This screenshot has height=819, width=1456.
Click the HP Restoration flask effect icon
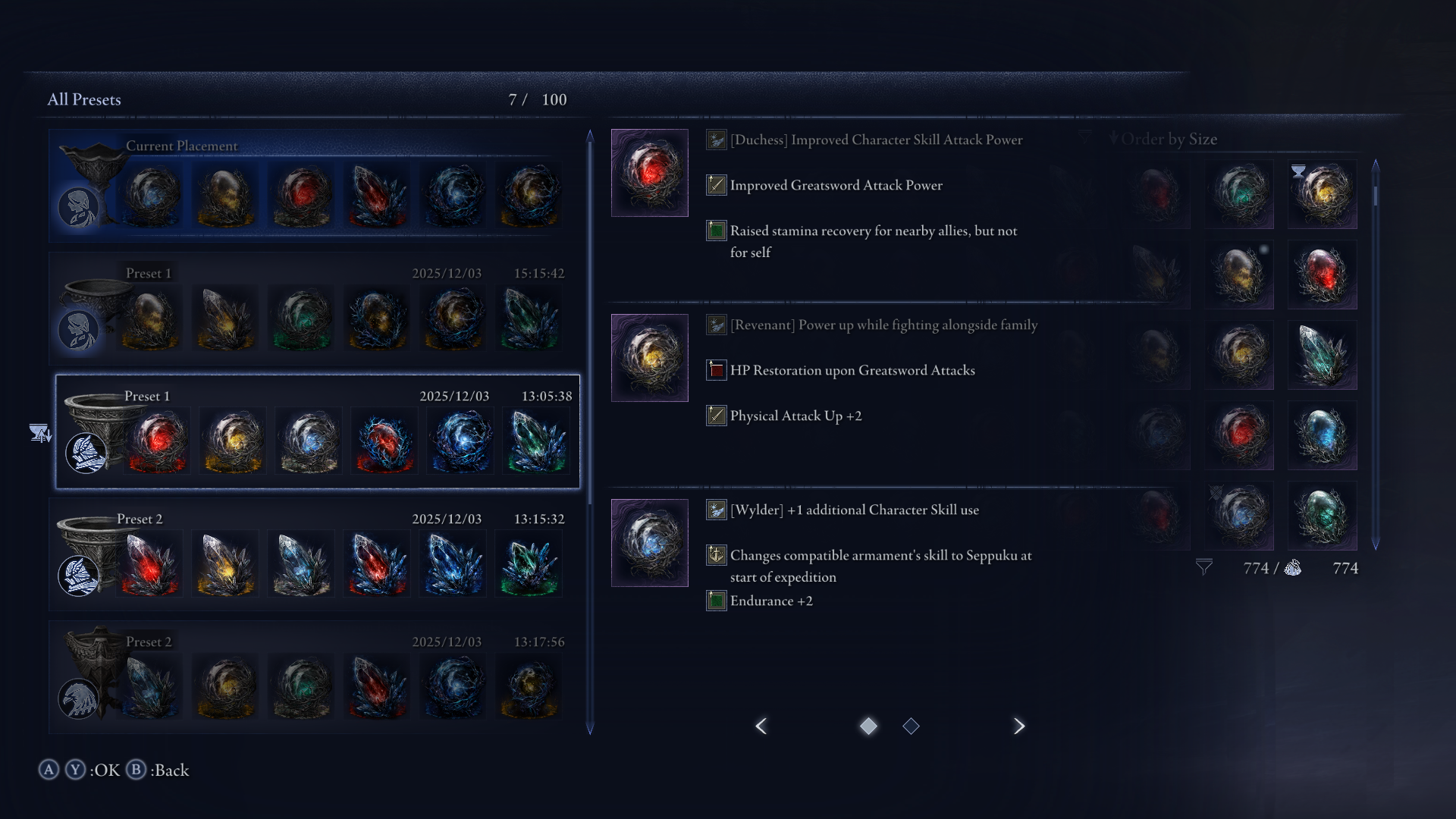(x=715, y=370)
